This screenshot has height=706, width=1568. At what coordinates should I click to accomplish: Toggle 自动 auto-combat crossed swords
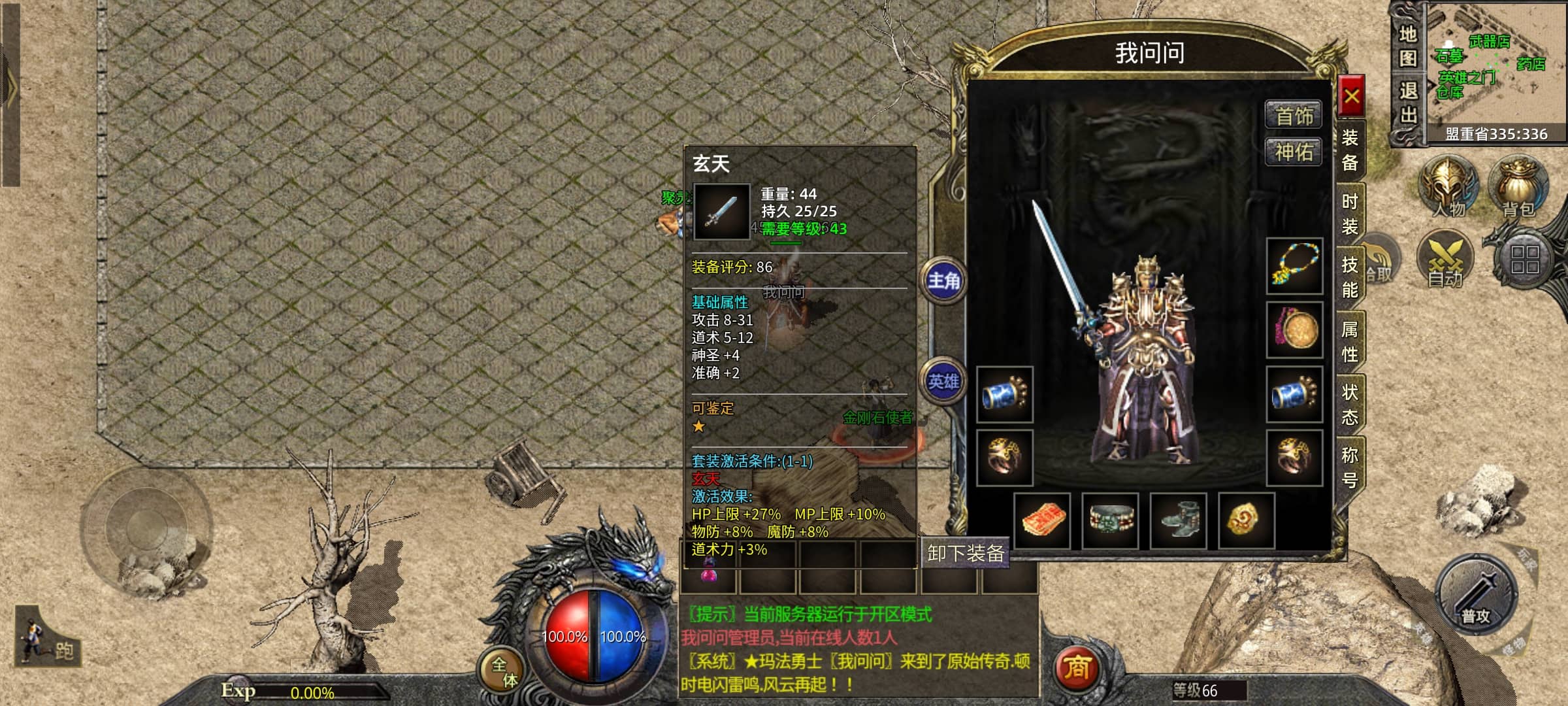coord(1446,260)
